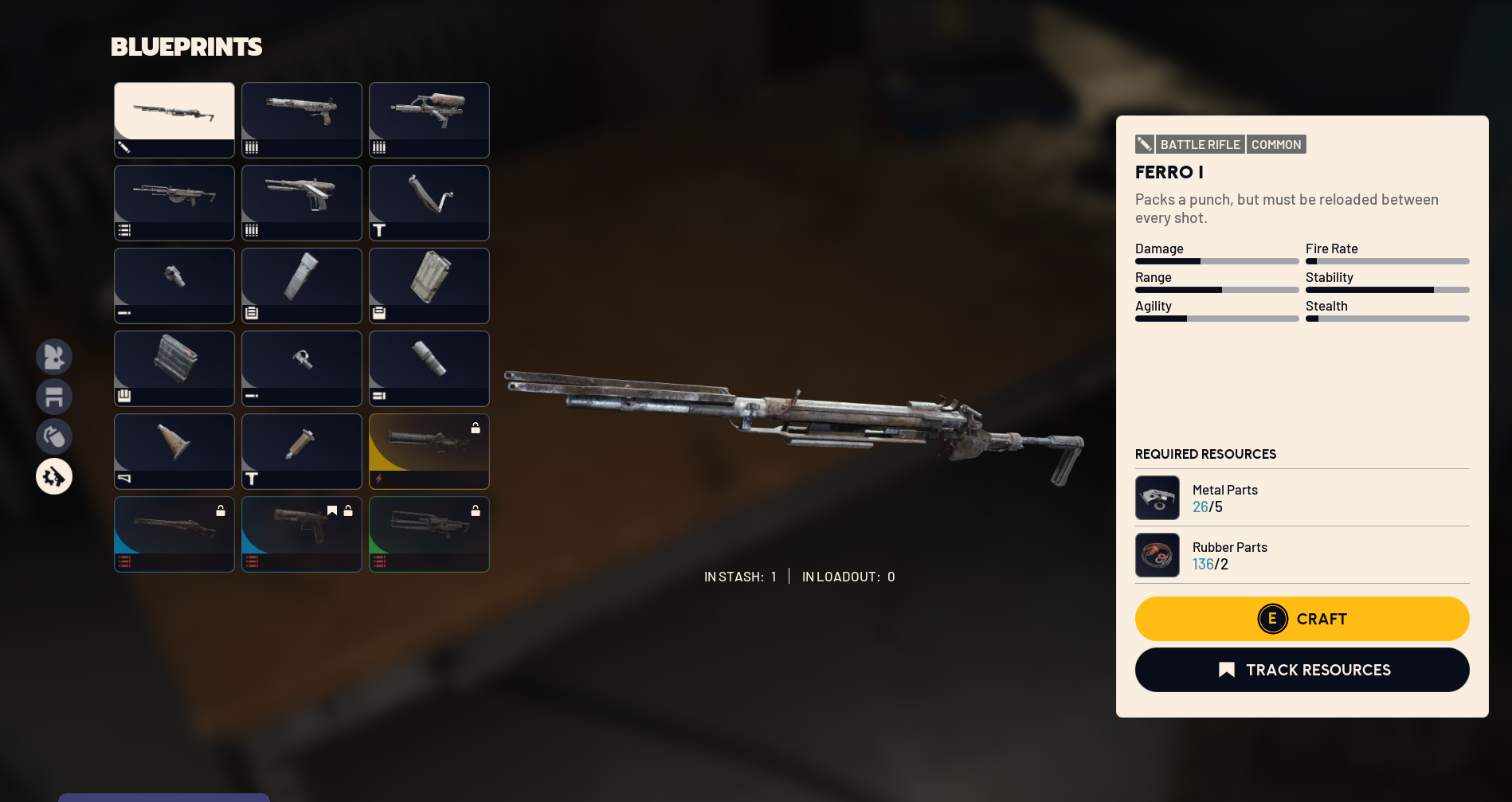Choose the drum-magazine rifle blueprint
This screenshot has width=1512, height=802.
tap(174, 202)
